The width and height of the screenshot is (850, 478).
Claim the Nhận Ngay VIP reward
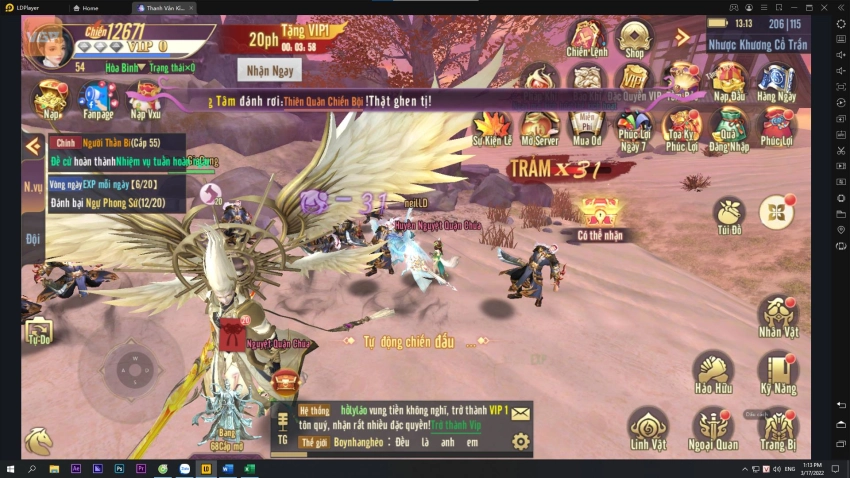point(269,70)
